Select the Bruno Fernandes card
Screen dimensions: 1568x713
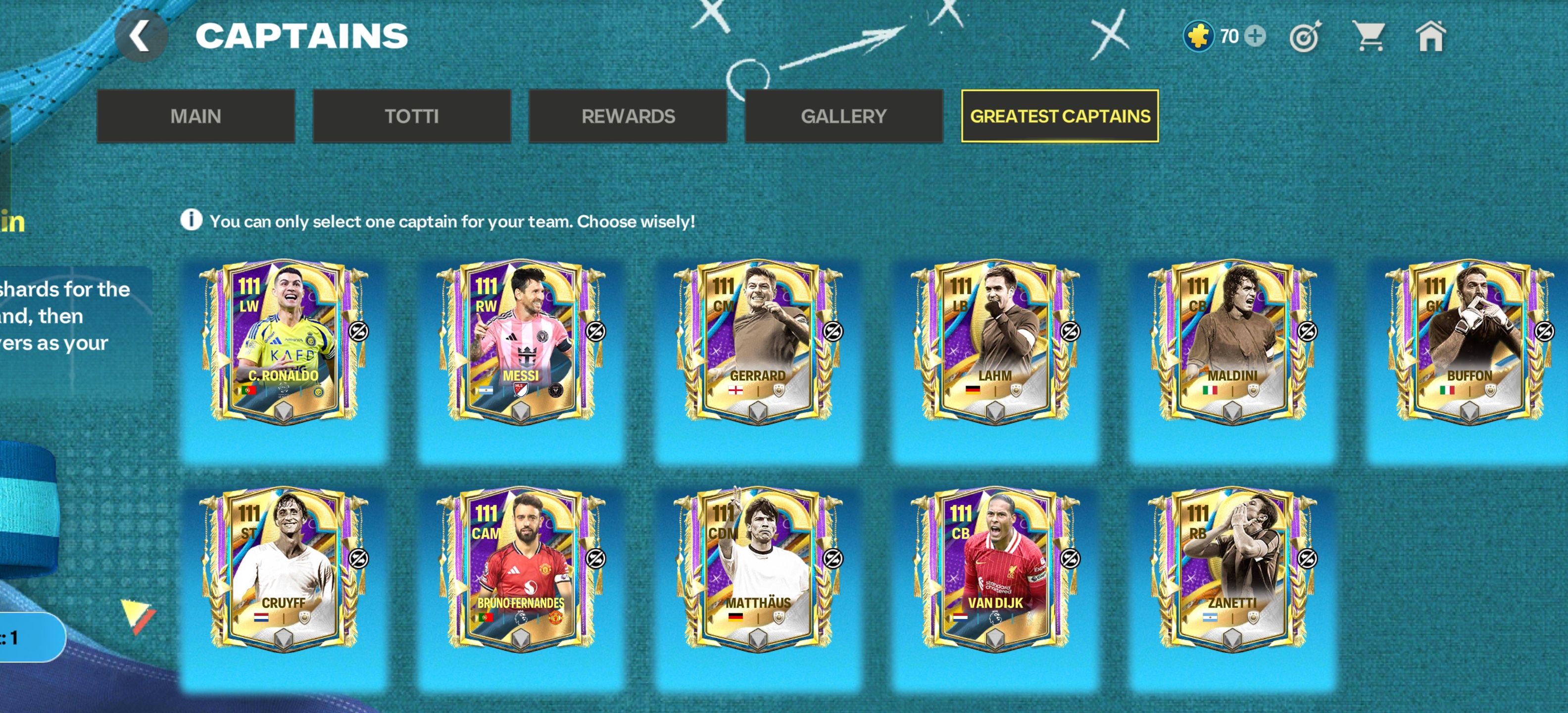point(521,568)
